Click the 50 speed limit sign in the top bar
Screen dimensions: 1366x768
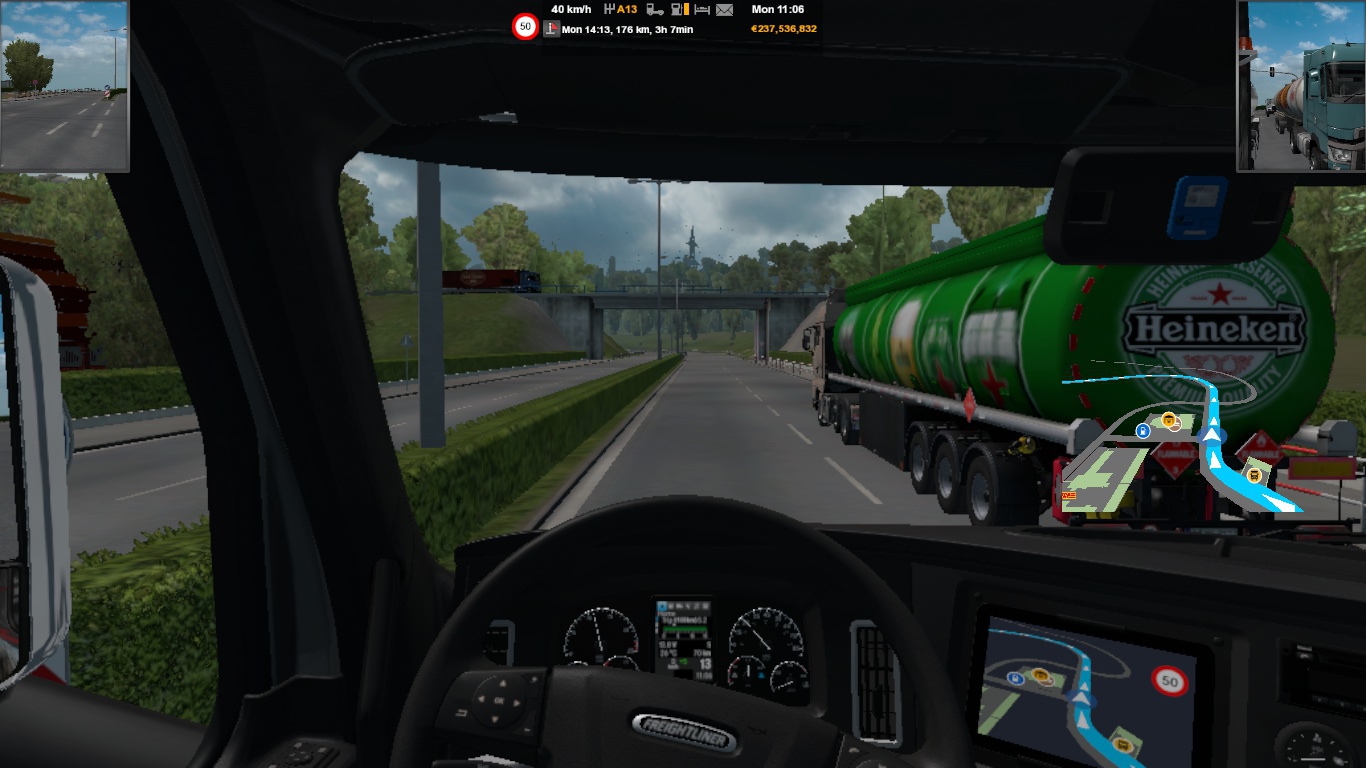(x=525, y=27)
